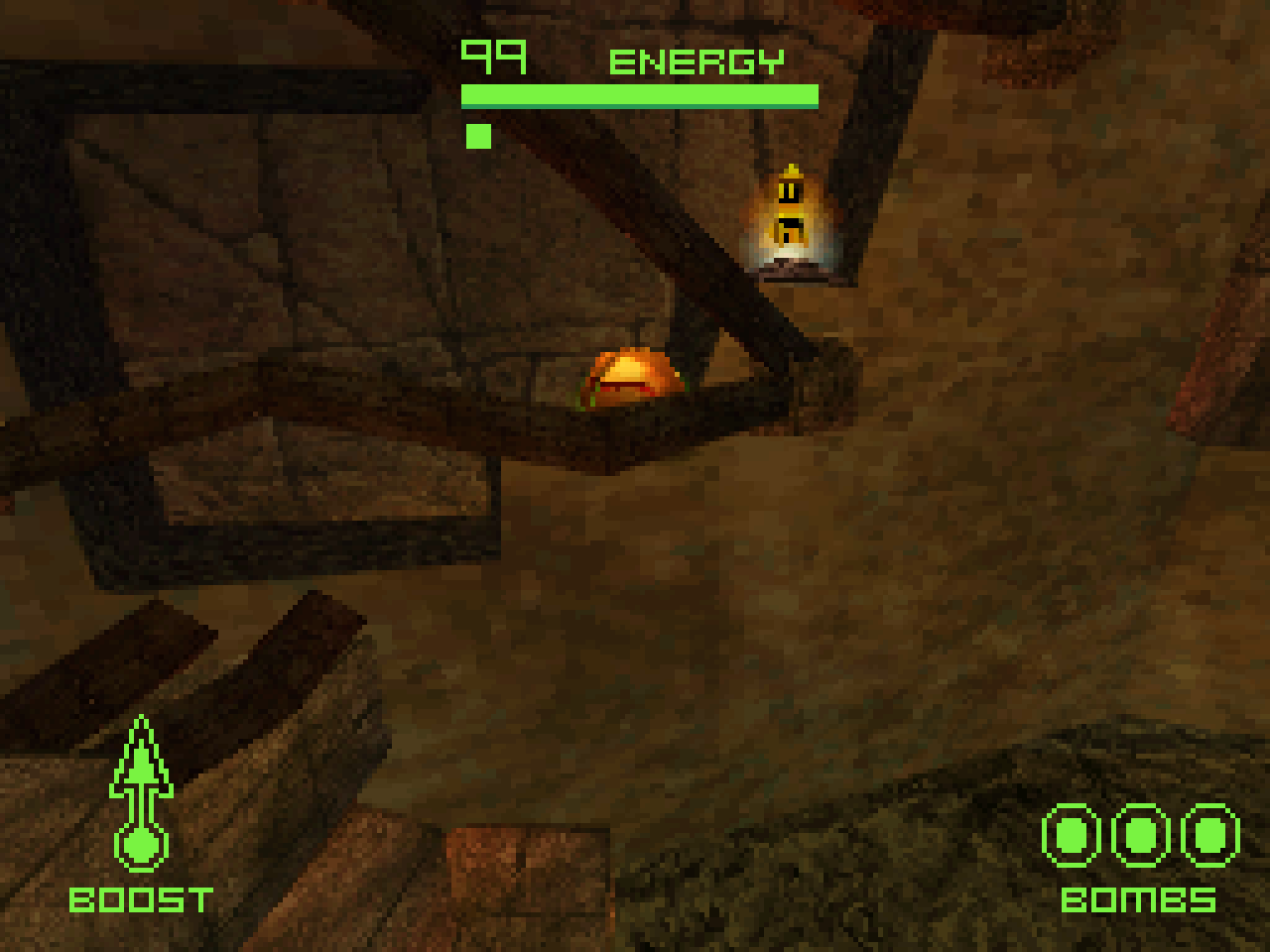Select the small green square below the energy bar
Image resolution: width=1270 pixels, height=952 pixels.
click(477, 134)
